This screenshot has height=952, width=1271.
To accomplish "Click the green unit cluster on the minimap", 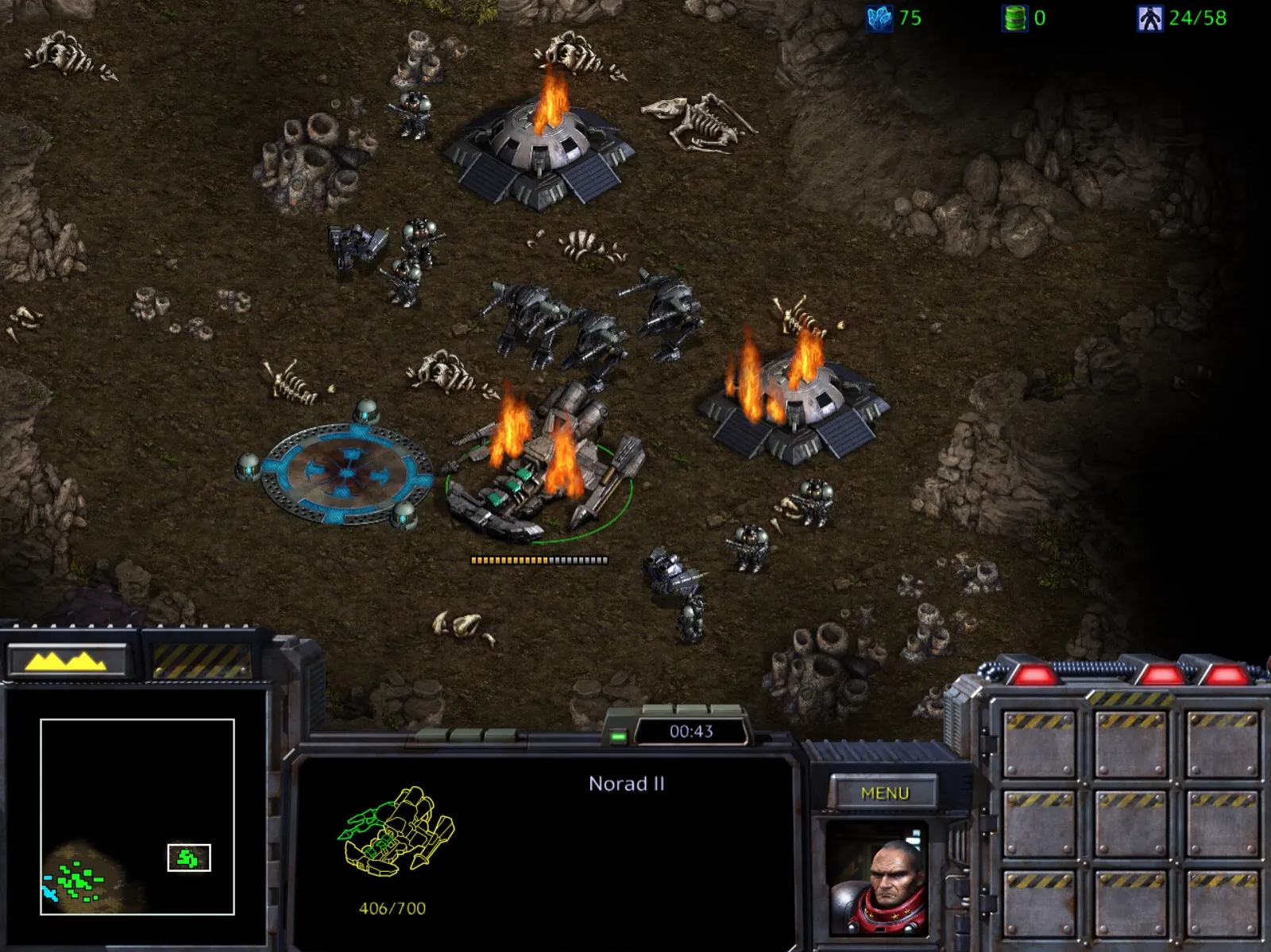I will click(x=75, y=881).
